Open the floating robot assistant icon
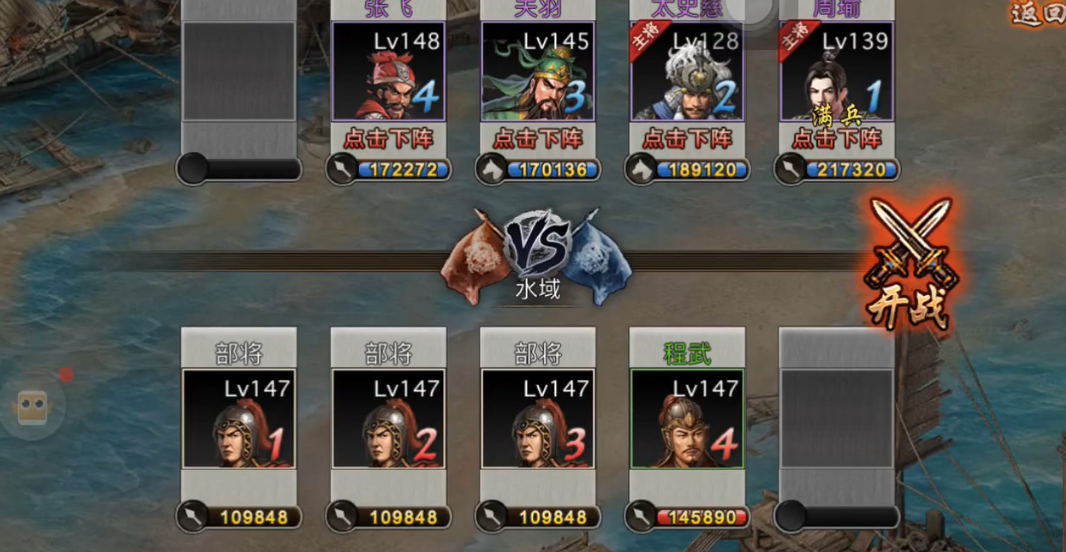 (32, 405)
